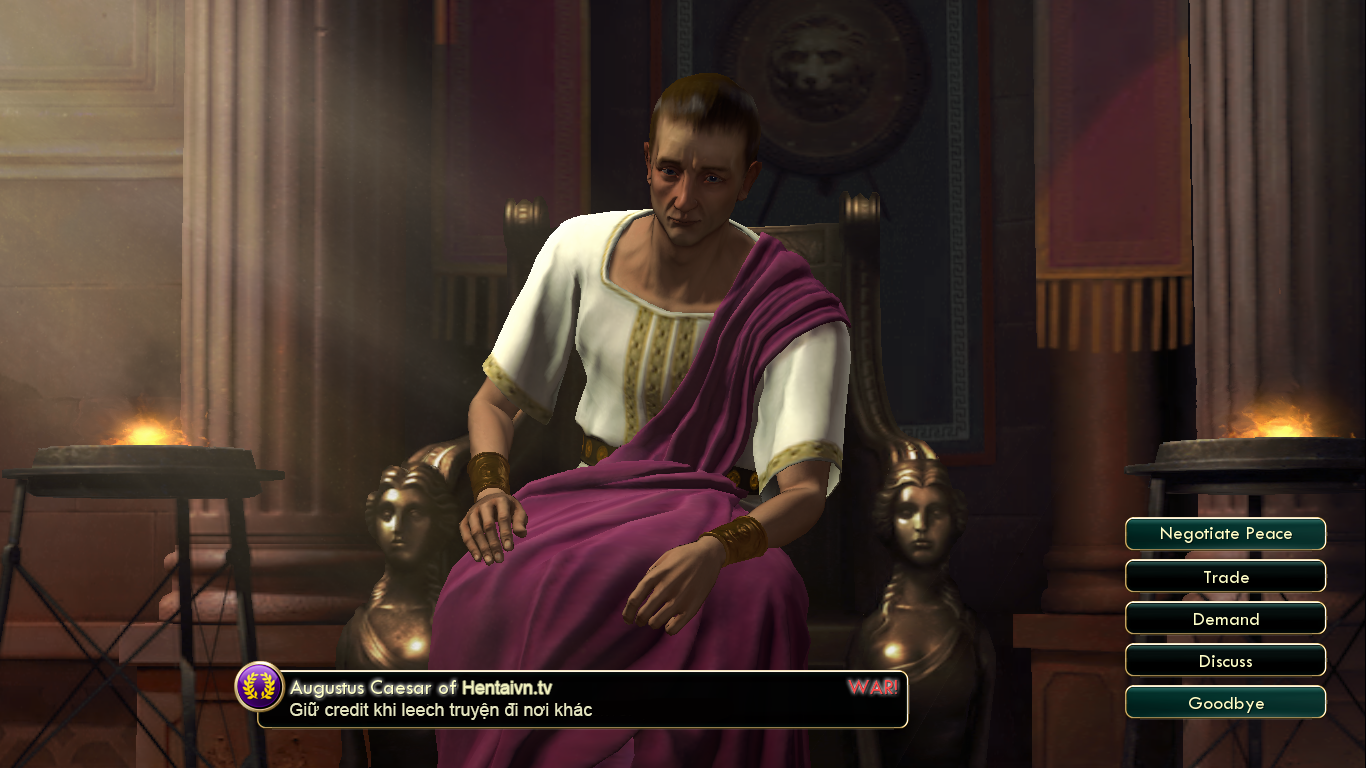Say Goodbye to Augustus Caesar
Viewport: 1366px width, 768px height.
click(x=1225, y=703)
